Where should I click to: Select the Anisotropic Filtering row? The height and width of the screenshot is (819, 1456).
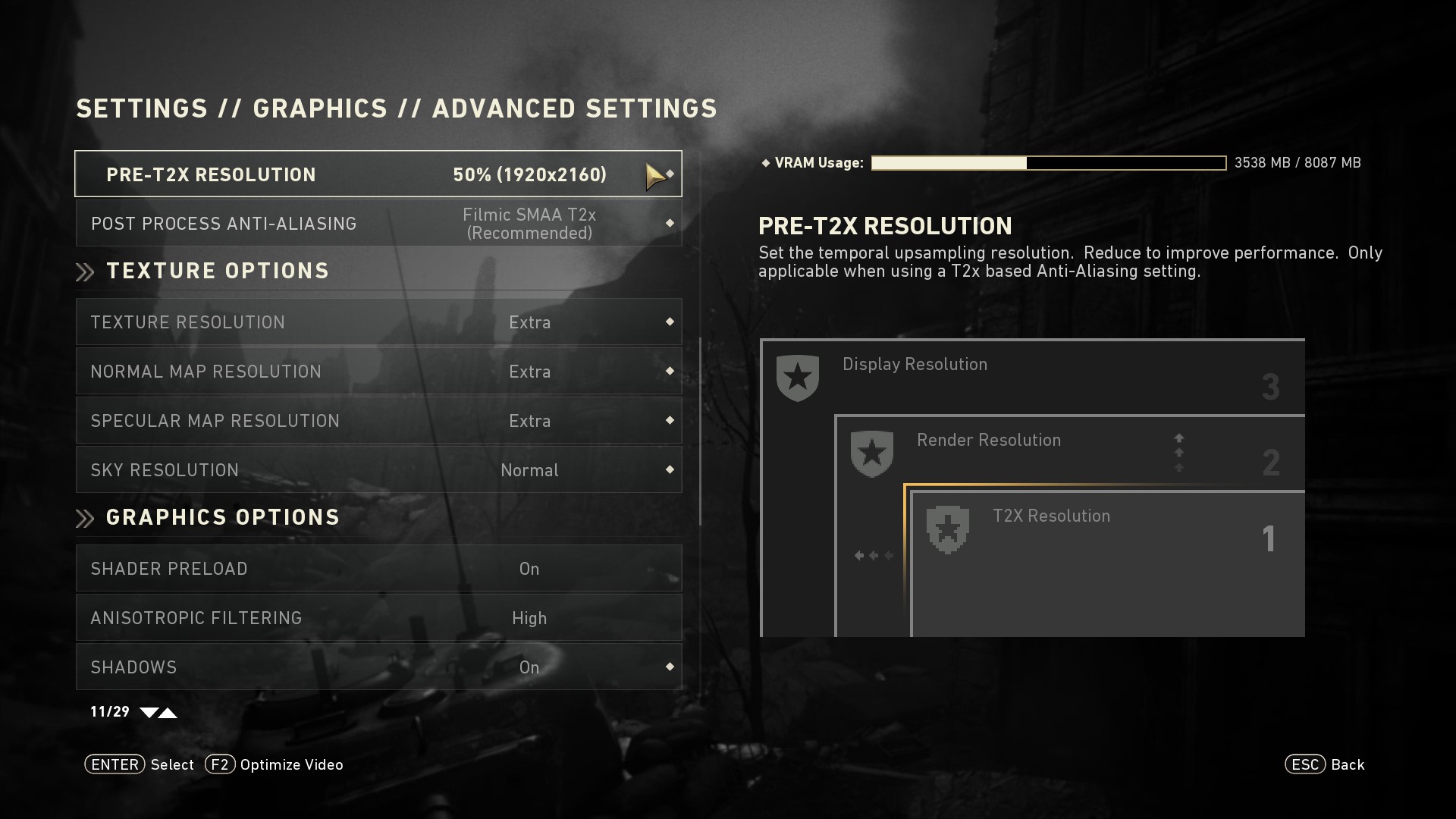tap(378, 618)
